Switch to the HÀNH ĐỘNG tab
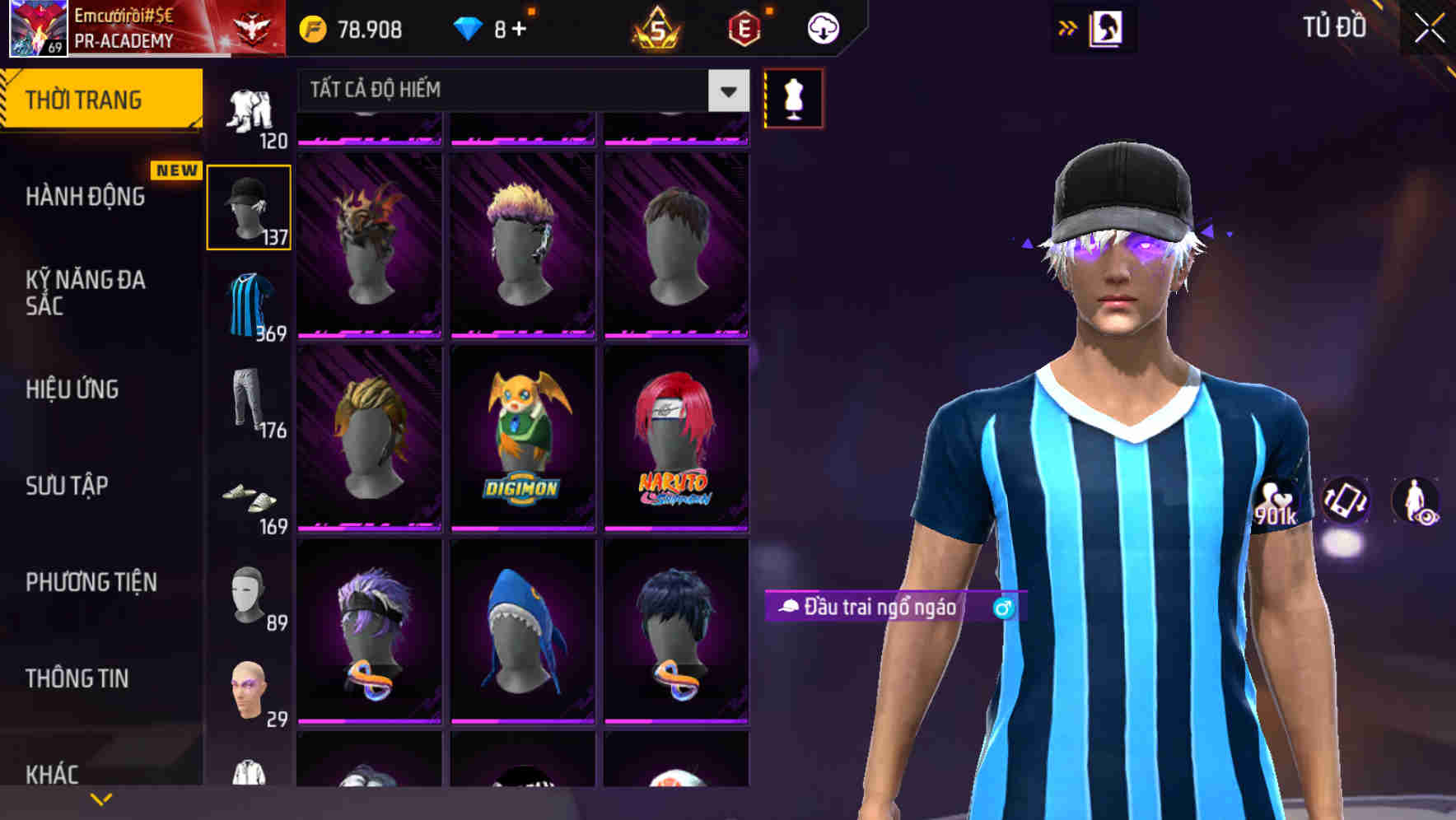Viewport: 1456px width, 820px height. pos(85,197)
